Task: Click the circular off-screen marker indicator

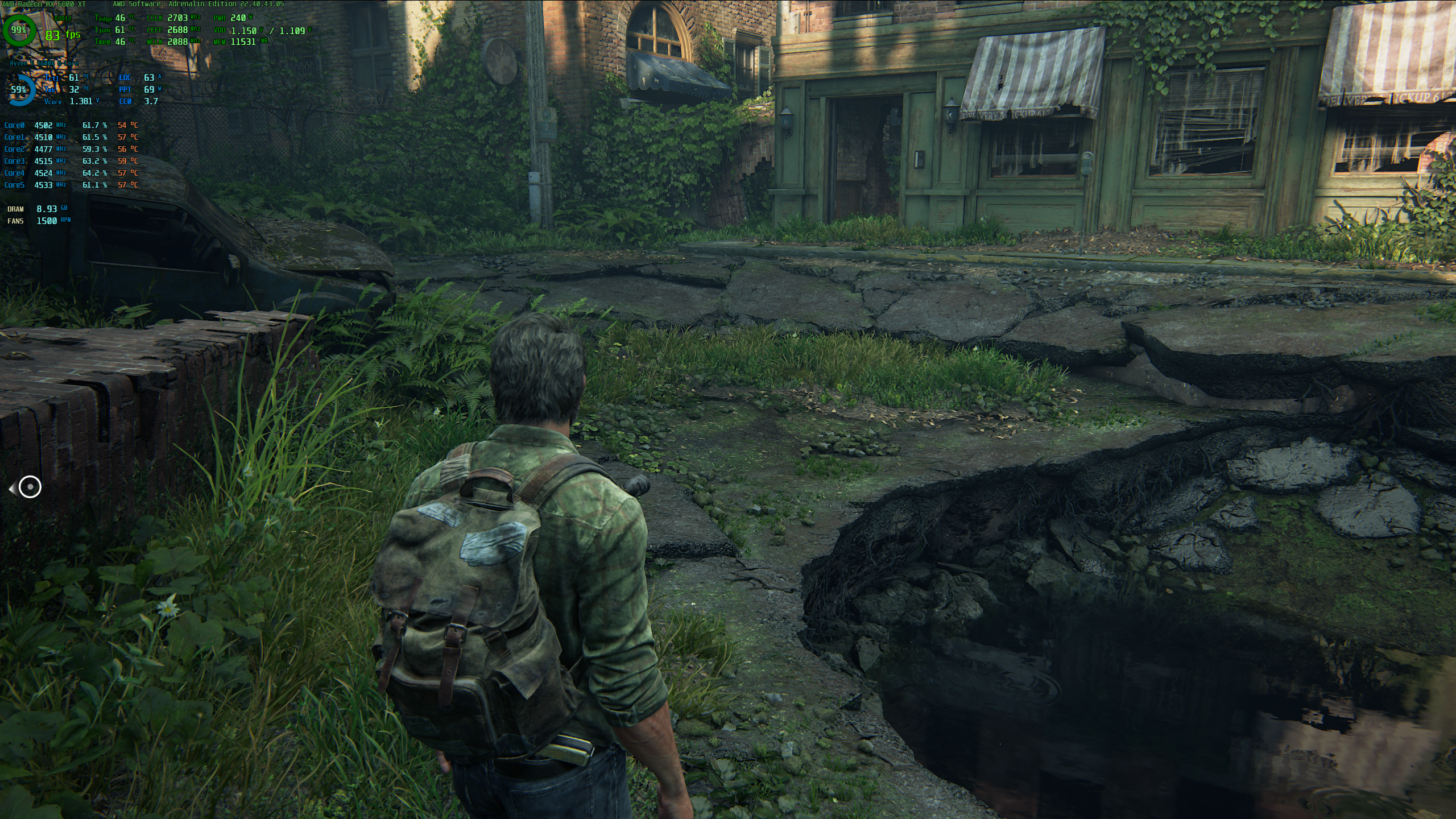Action: pyautogui.click(x=30, y=487)
